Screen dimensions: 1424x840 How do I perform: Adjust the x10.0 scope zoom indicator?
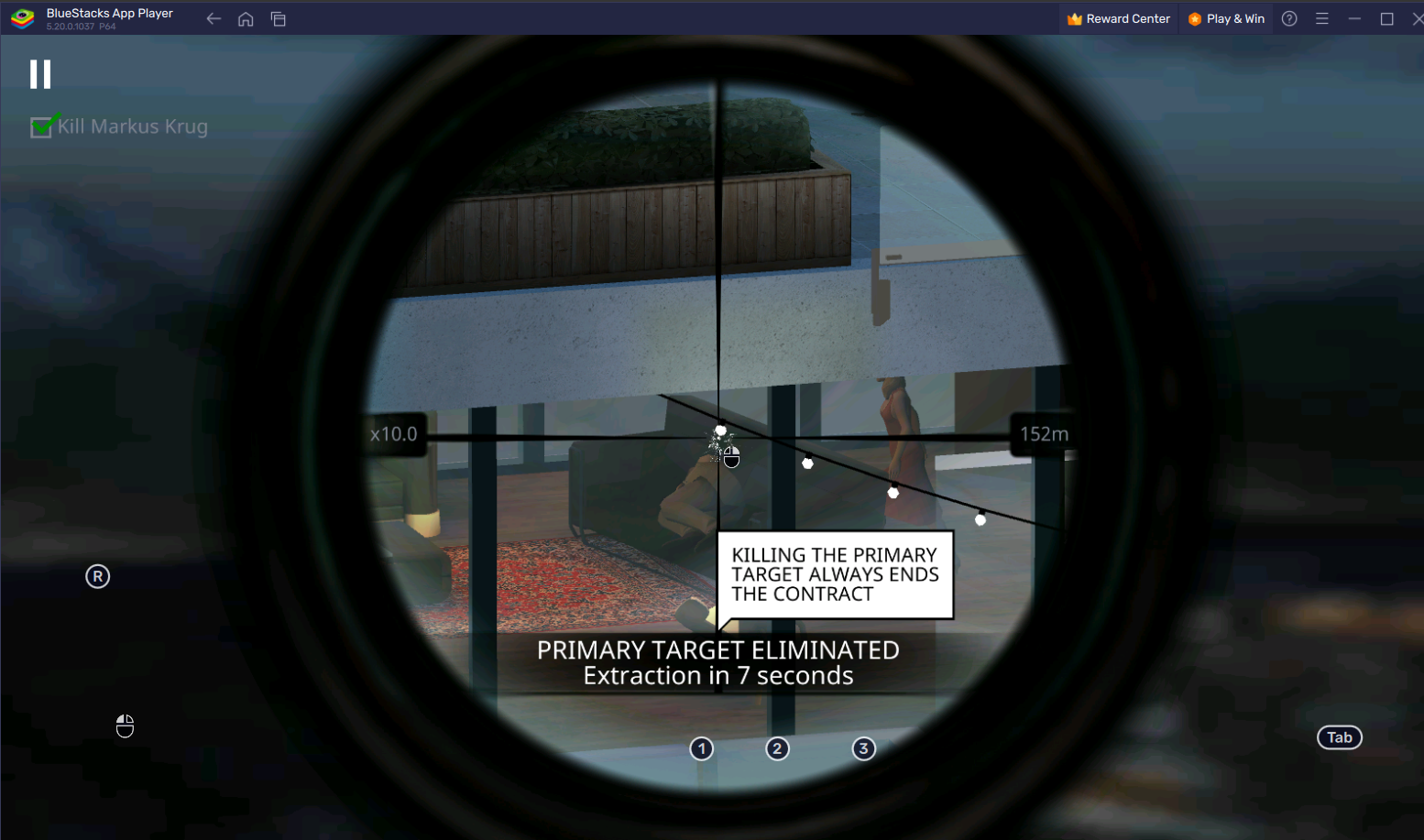pos(394,433)
